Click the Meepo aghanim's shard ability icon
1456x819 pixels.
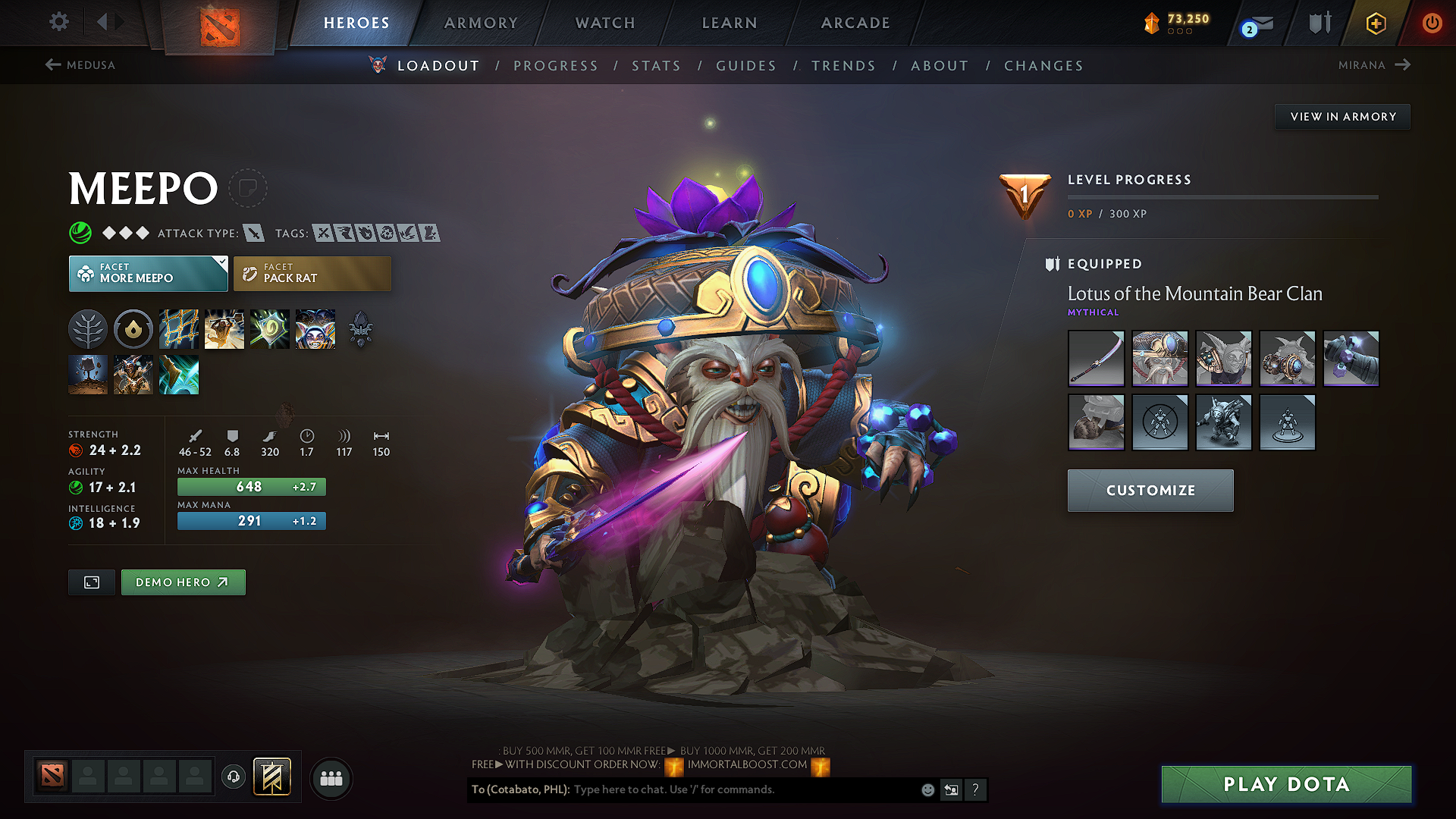[x=360, y=328]
